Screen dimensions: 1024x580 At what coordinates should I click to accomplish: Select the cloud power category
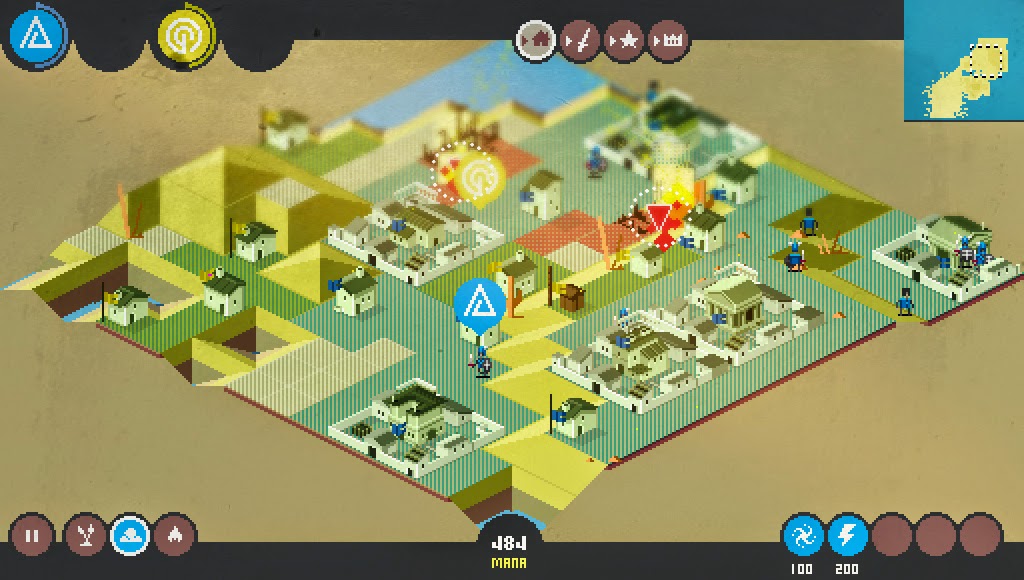click(x=131, y=536)
